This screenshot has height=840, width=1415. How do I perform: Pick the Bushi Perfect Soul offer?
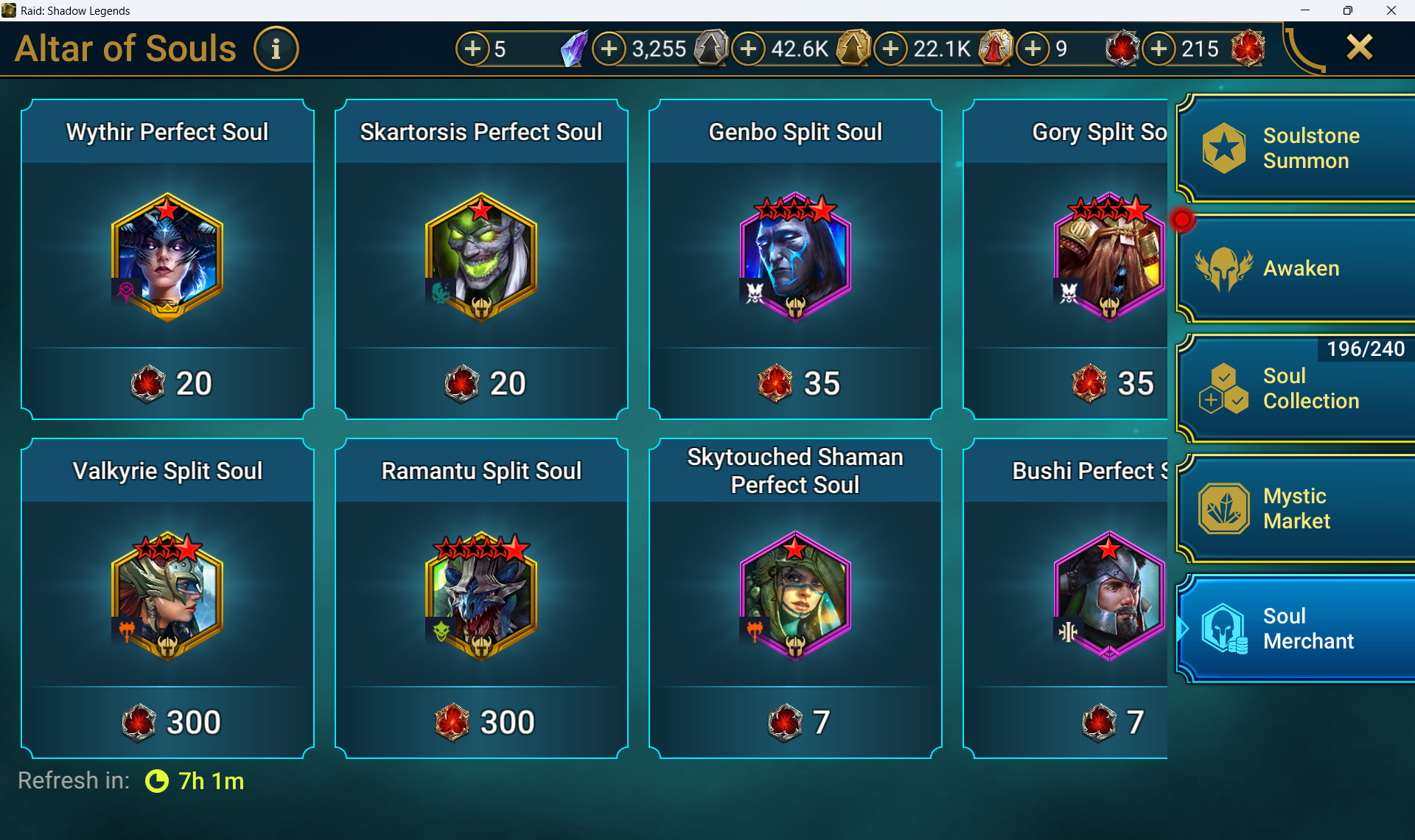(1066, 598)
